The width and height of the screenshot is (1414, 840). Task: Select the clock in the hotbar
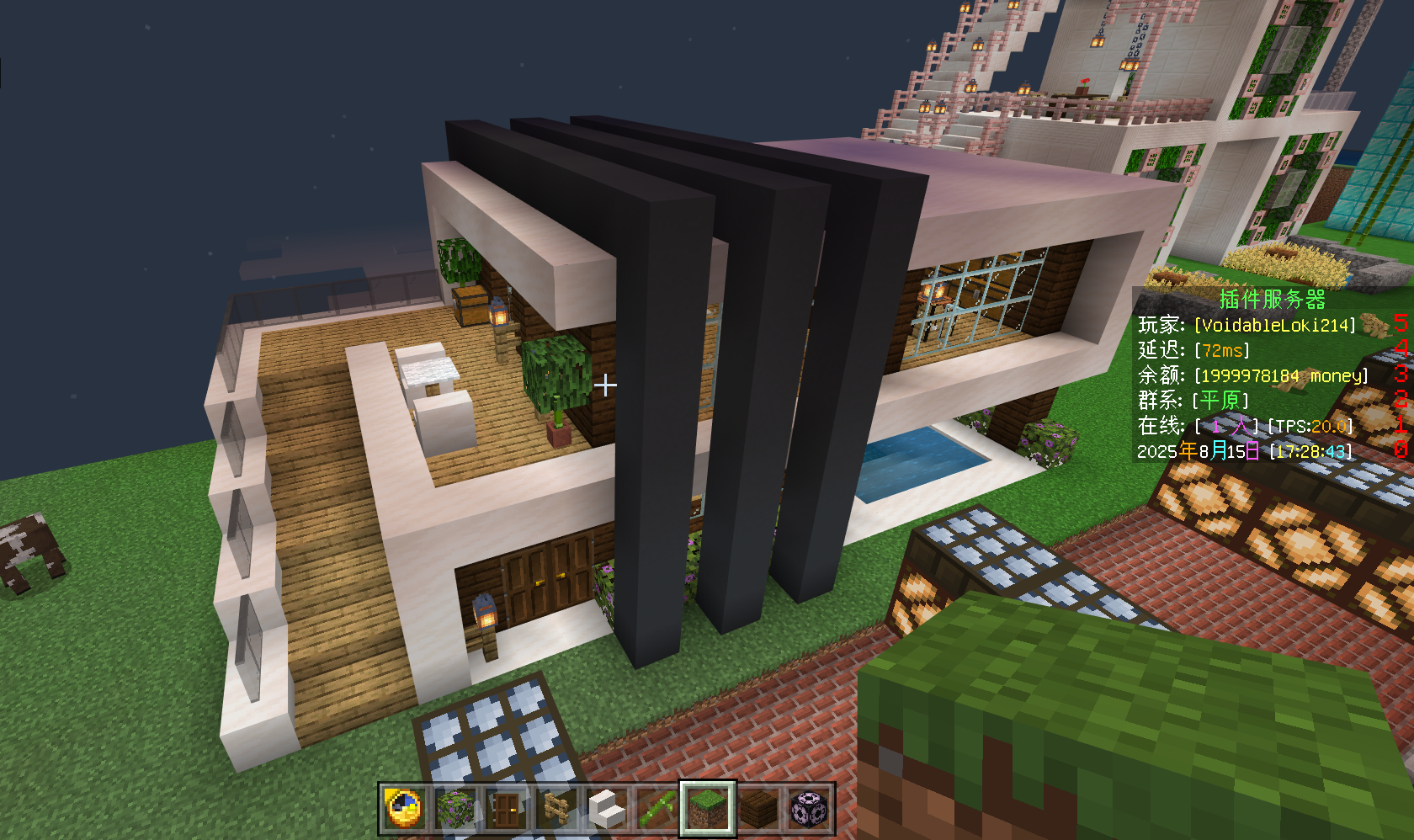(x=405, y=809)
